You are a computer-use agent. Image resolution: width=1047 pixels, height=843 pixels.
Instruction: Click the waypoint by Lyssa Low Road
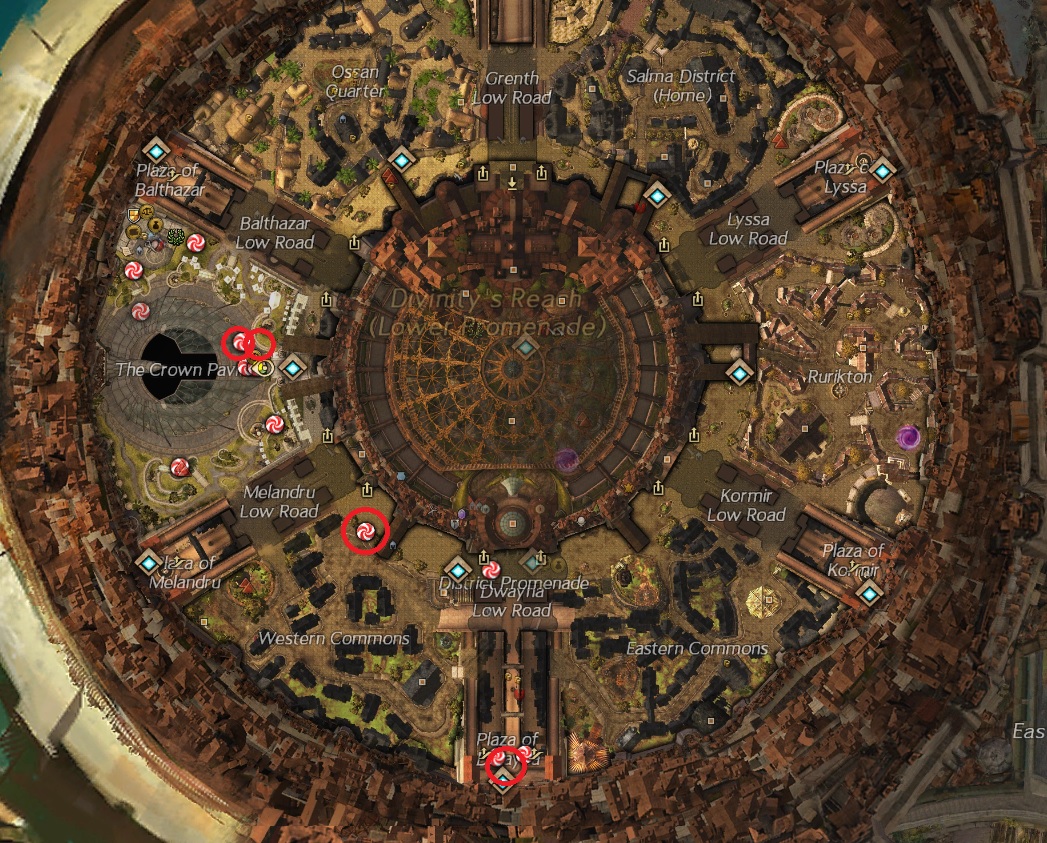tap(657, 194)
